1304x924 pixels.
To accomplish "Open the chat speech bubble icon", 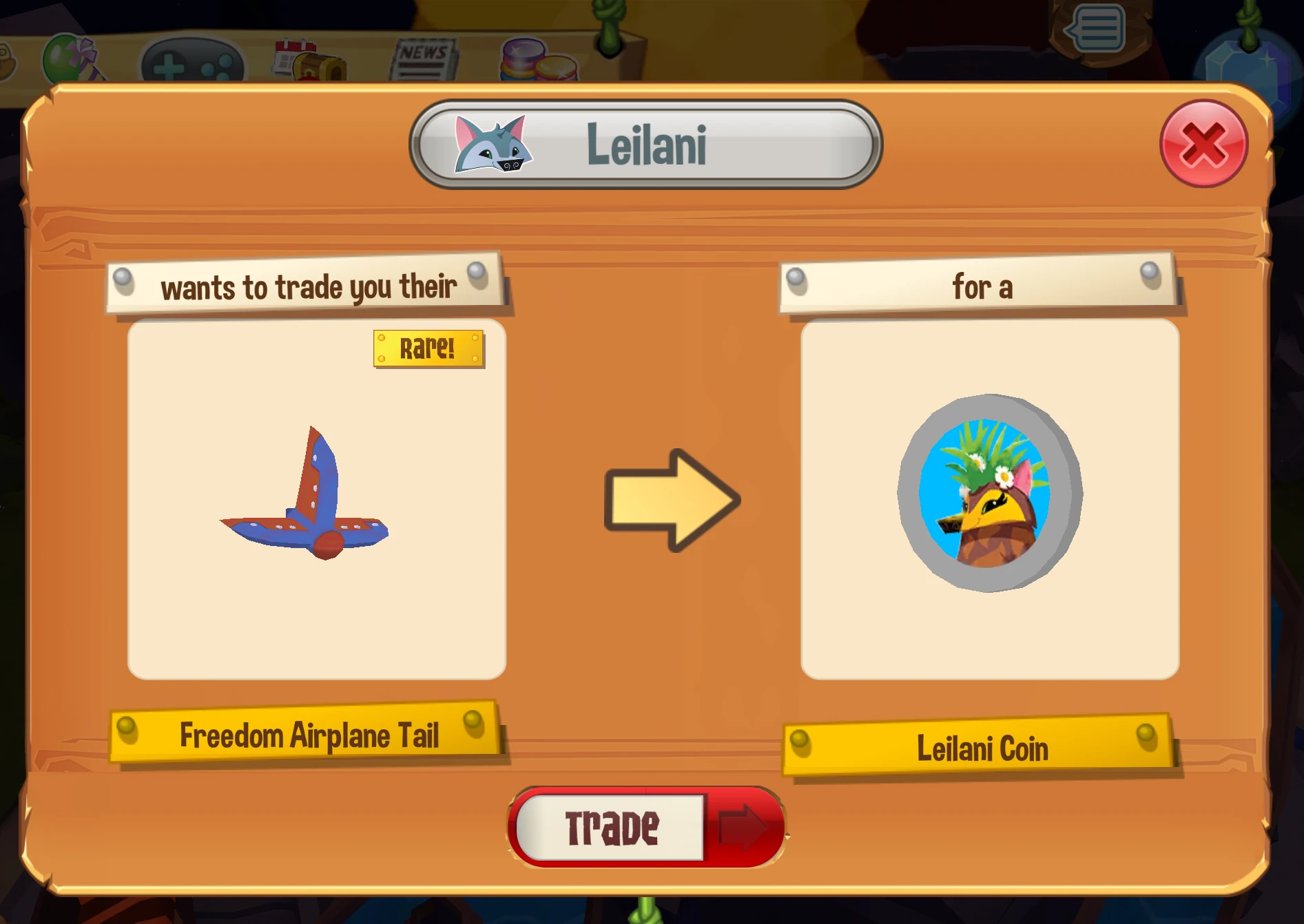I will point(1095,28).
